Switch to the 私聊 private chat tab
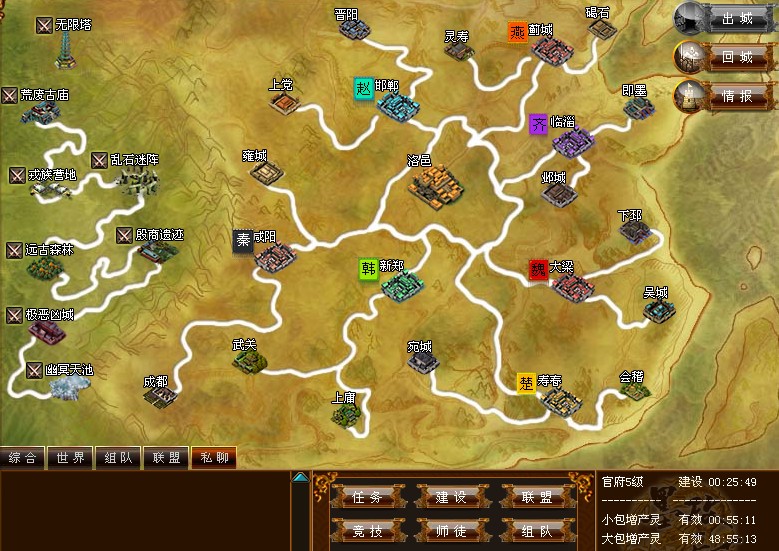779x551 pixels. click(x=213, y=458)
